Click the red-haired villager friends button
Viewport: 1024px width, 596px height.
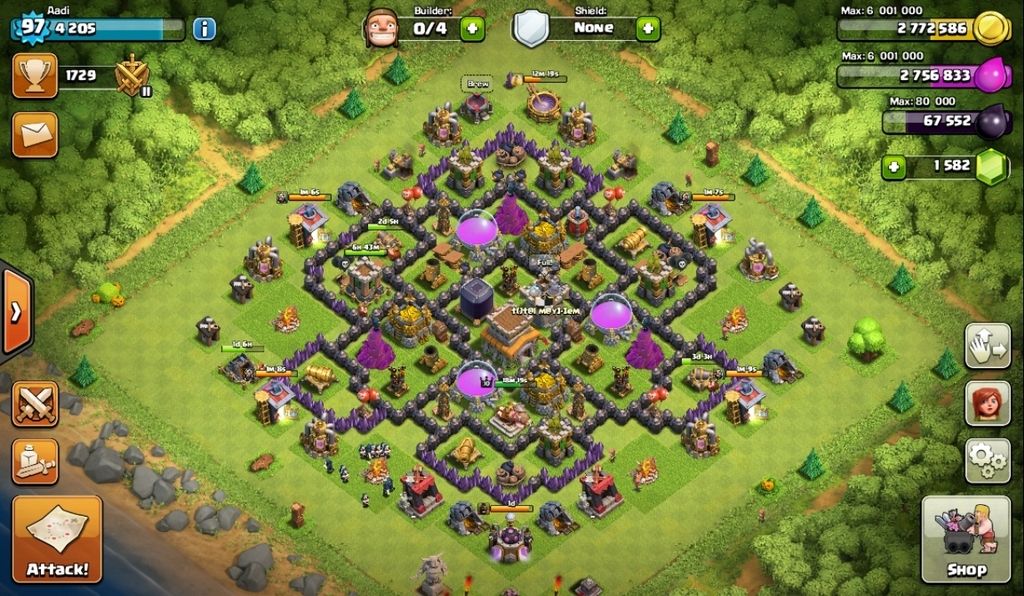(x=987, y=403)
